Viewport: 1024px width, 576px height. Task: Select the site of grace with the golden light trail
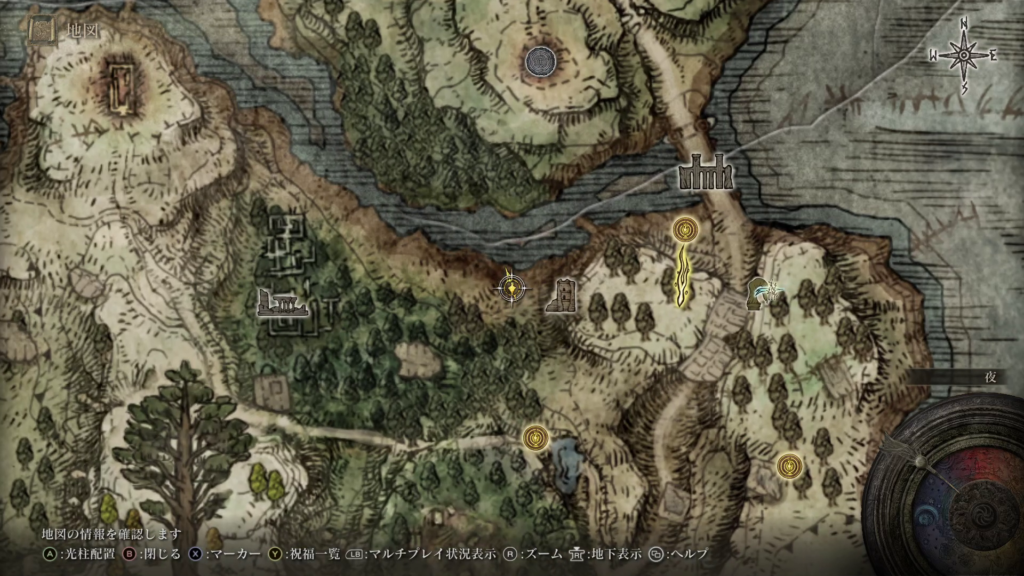tap(685, 231)
